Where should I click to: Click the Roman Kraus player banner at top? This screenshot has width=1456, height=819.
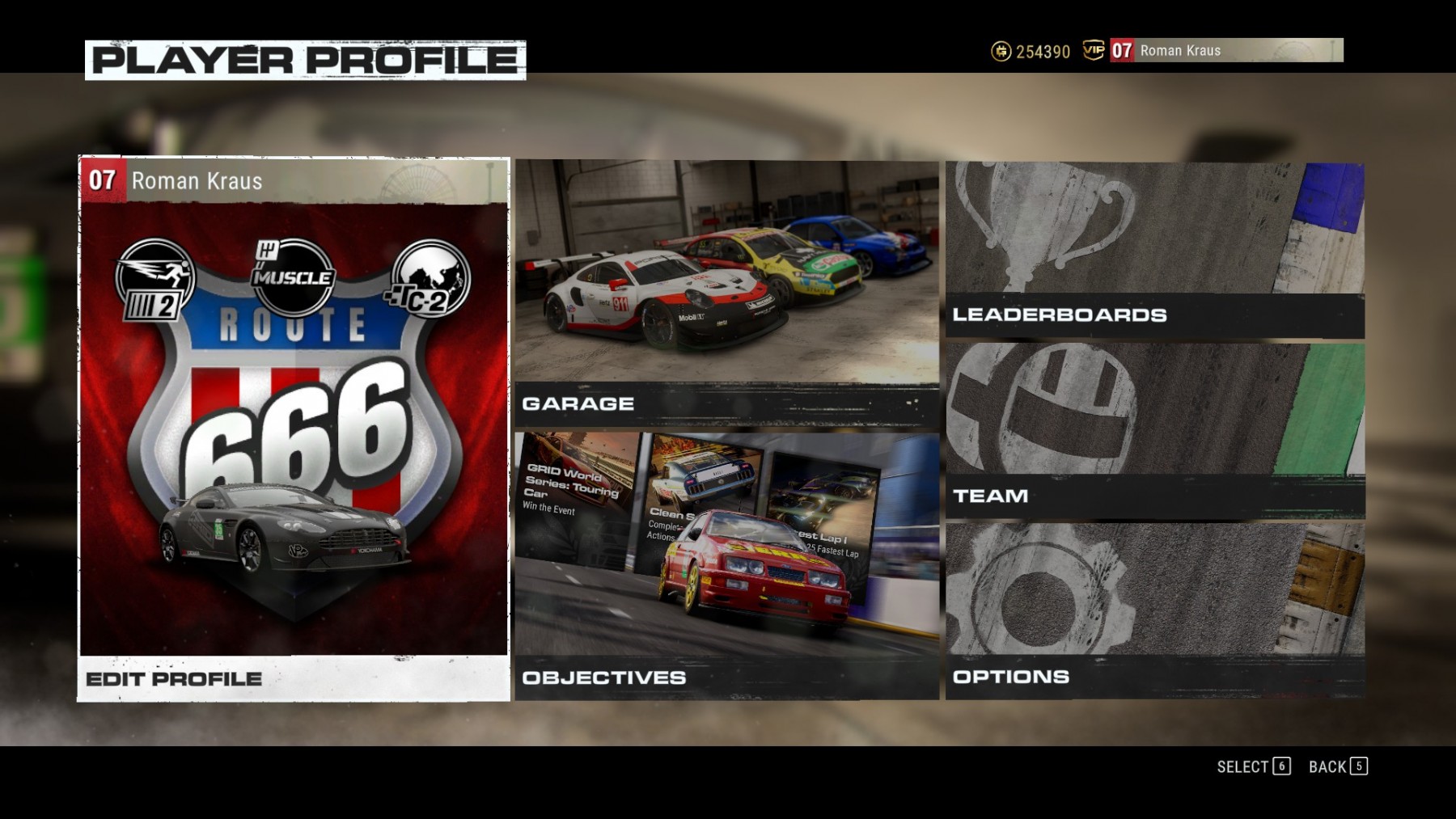tap(1225, 50)
